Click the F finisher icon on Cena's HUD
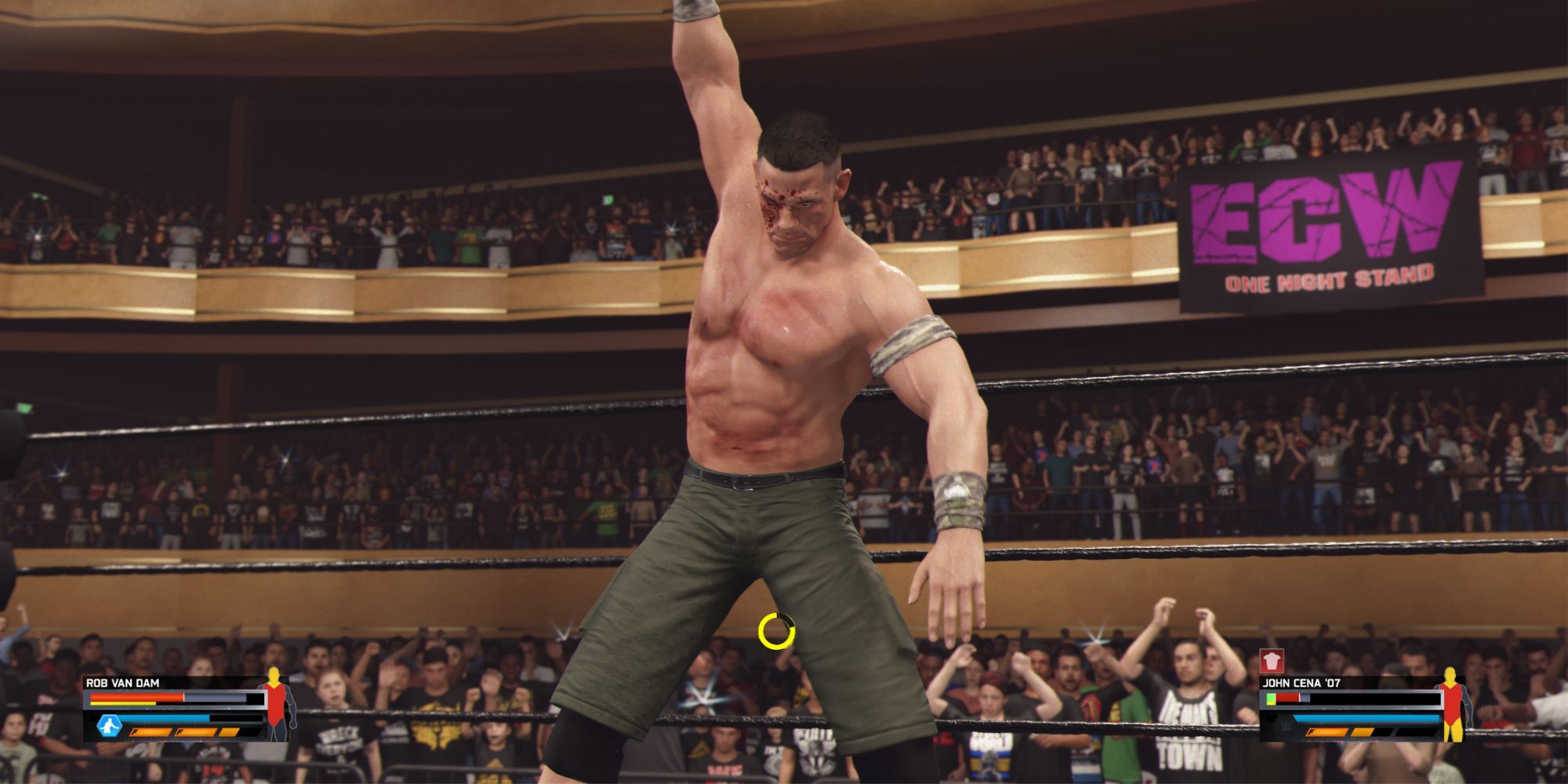 [1326, 732]
